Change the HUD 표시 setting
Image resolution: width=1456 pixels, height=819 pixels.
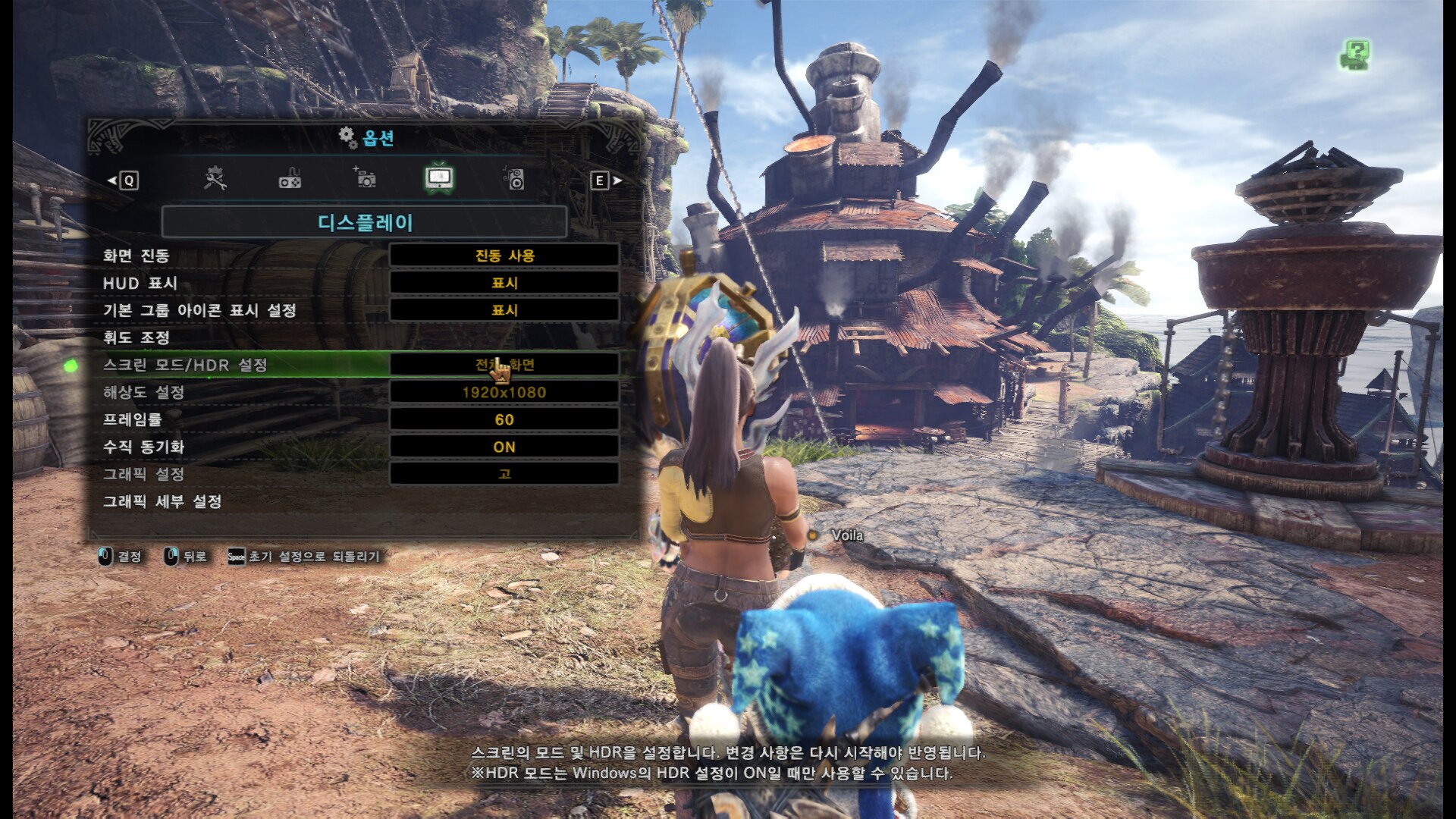[504, 283]
